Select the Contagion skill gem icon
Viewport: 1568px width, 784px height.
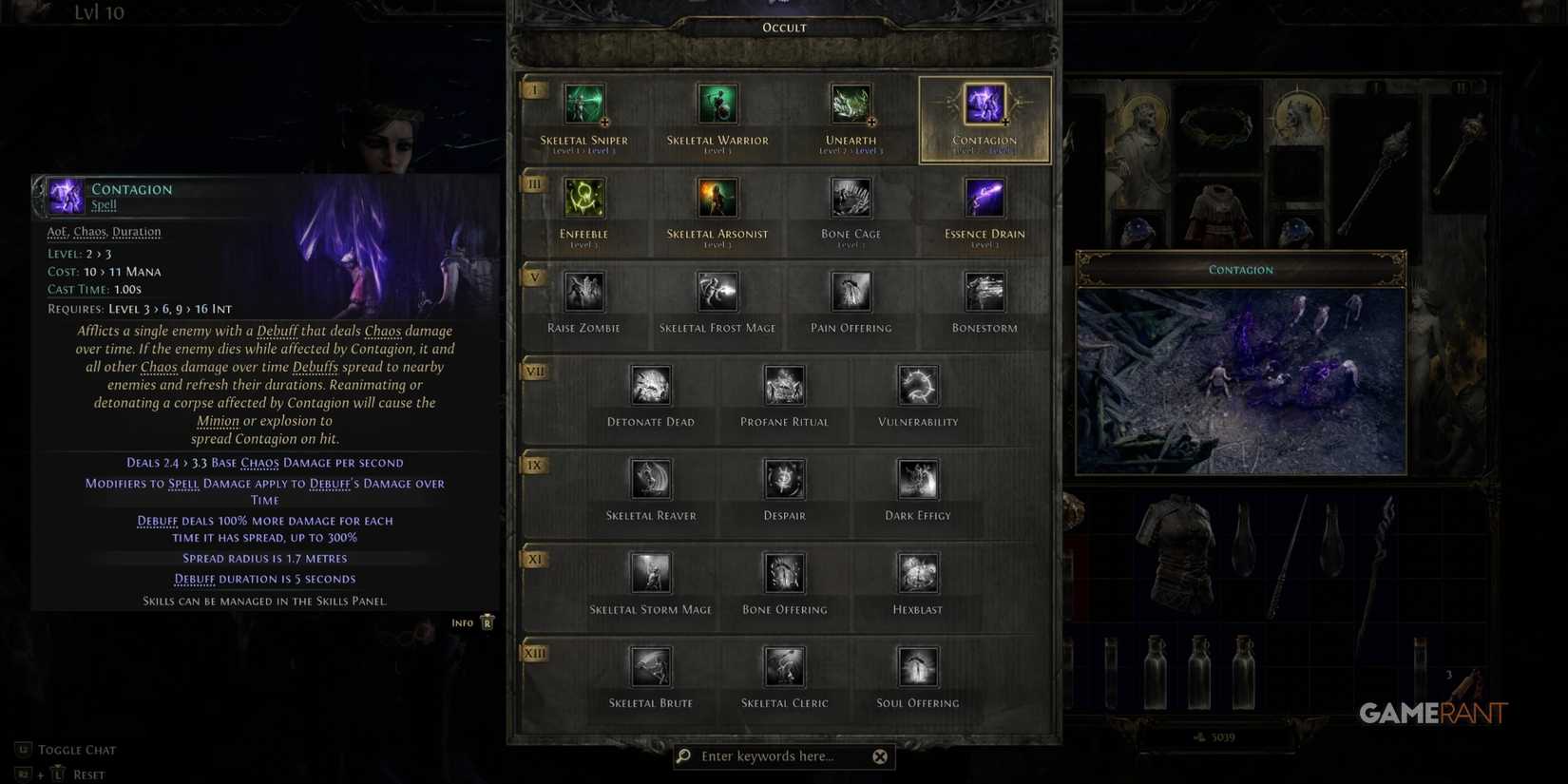point(984,106)
